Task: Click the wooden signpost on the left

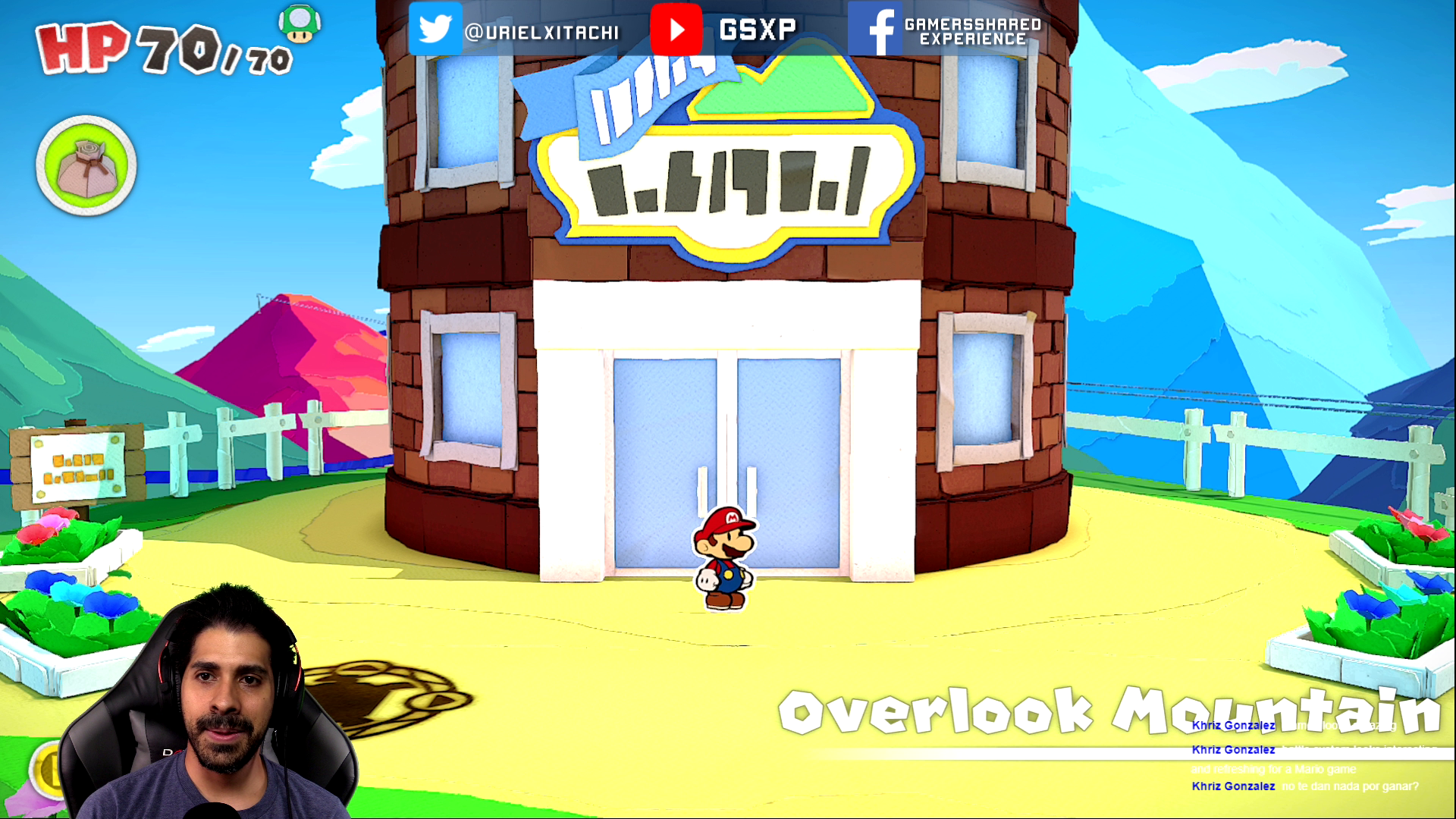Action: pos(76,466)
